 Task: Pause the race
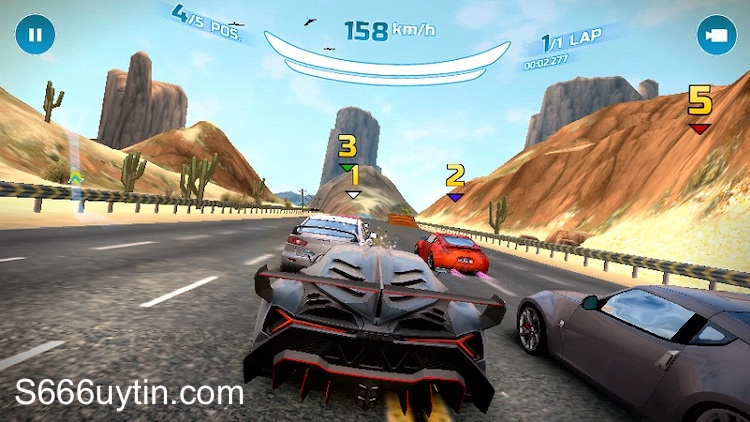[x=35, y=35]
